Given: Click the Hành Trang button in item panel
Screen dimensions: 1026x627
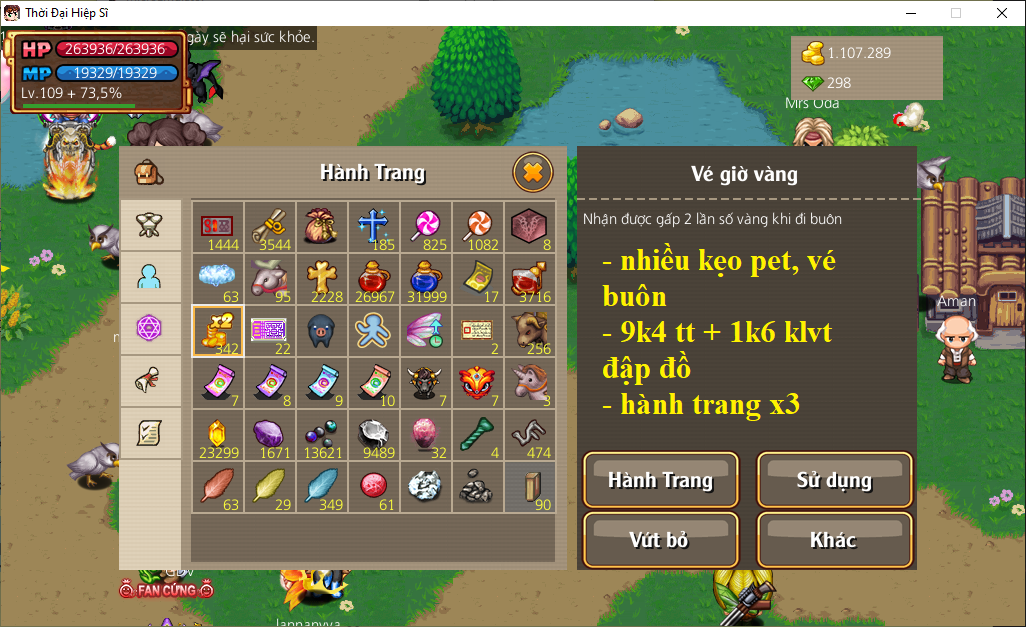Looking at the screenshot, I should click(x=660, y=480).
